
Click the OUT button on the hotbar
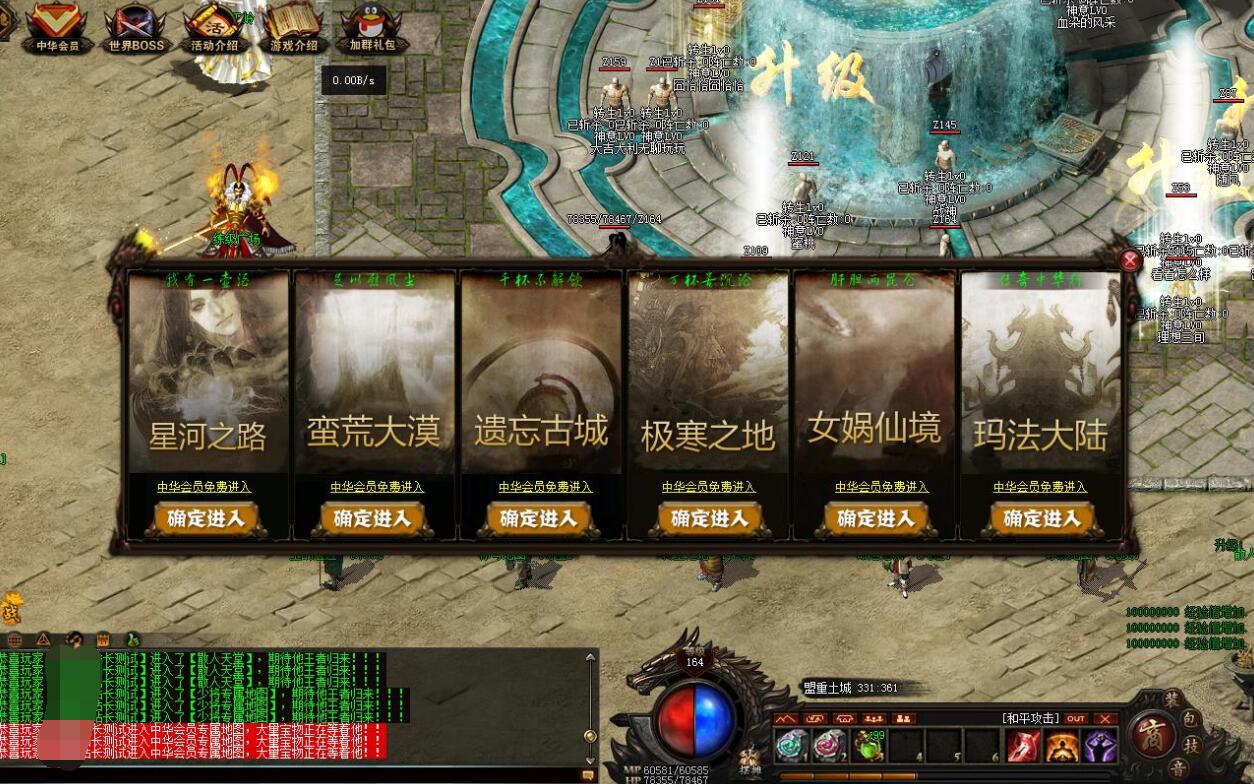tap(1075, 718)
